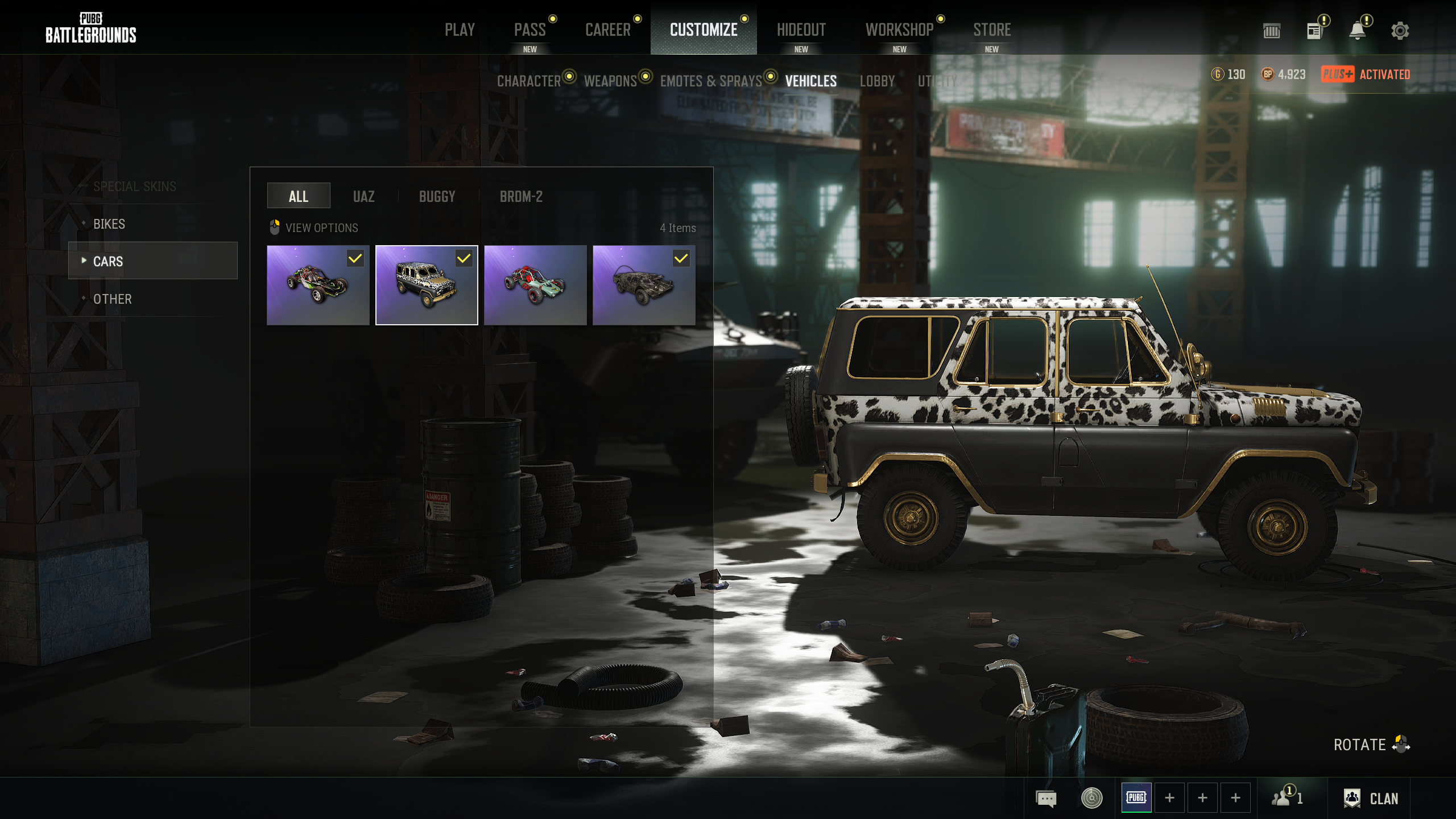The width and height of the screenshot is (1456, 819).
Task: Open the settings gear icon
Action: (x=1400, y=31)
